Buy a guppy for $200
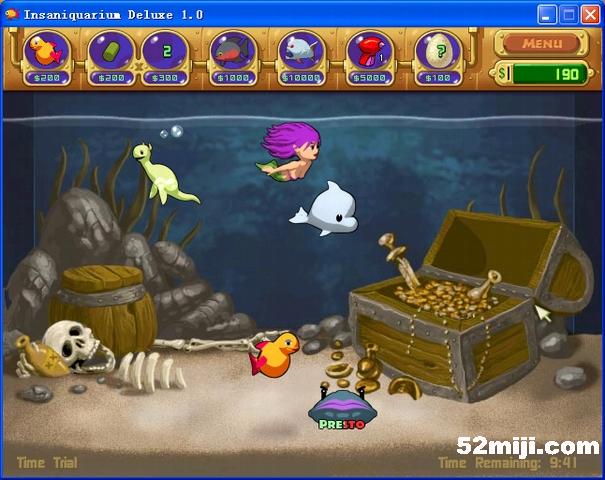 tap(47, 52)
